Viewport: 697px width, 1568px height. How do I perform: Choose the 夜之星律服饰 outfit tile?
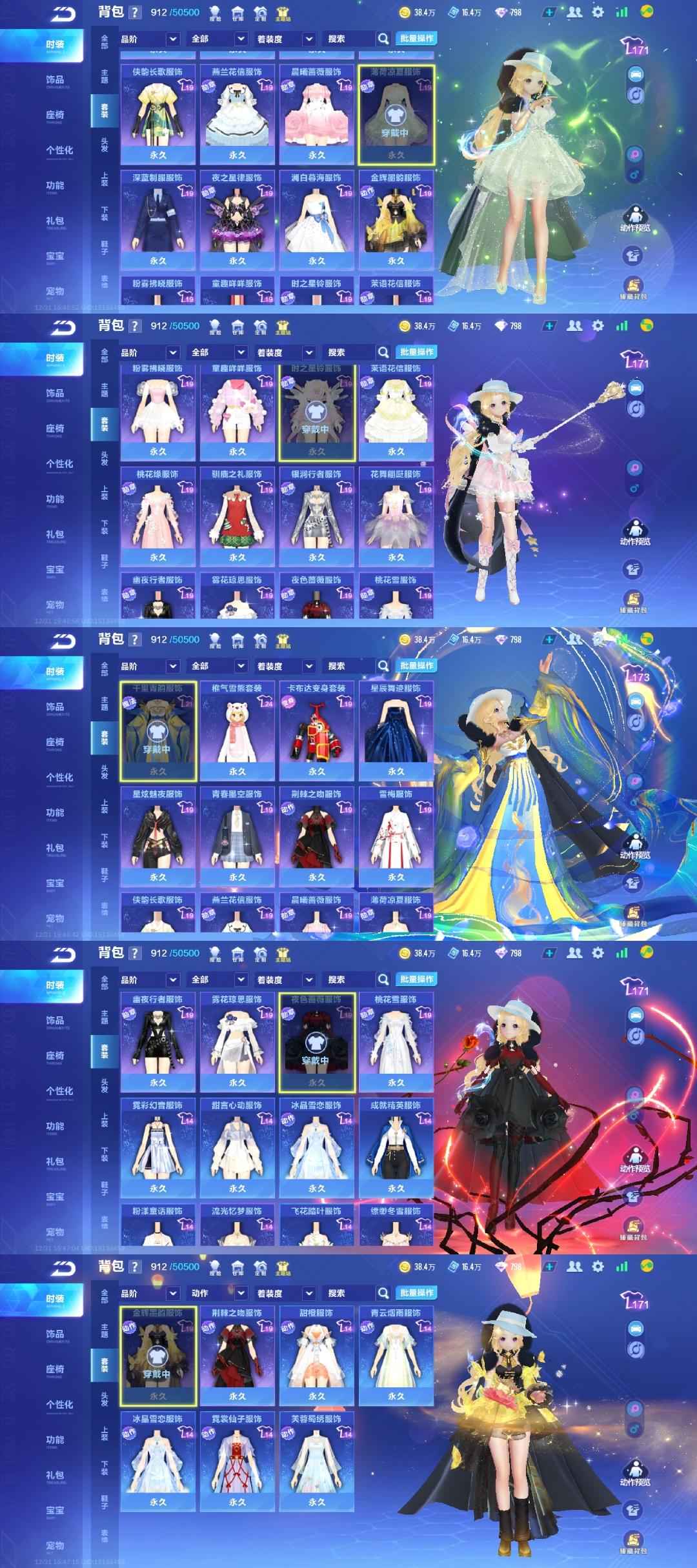pyautogui.click(x=237, y=219)
